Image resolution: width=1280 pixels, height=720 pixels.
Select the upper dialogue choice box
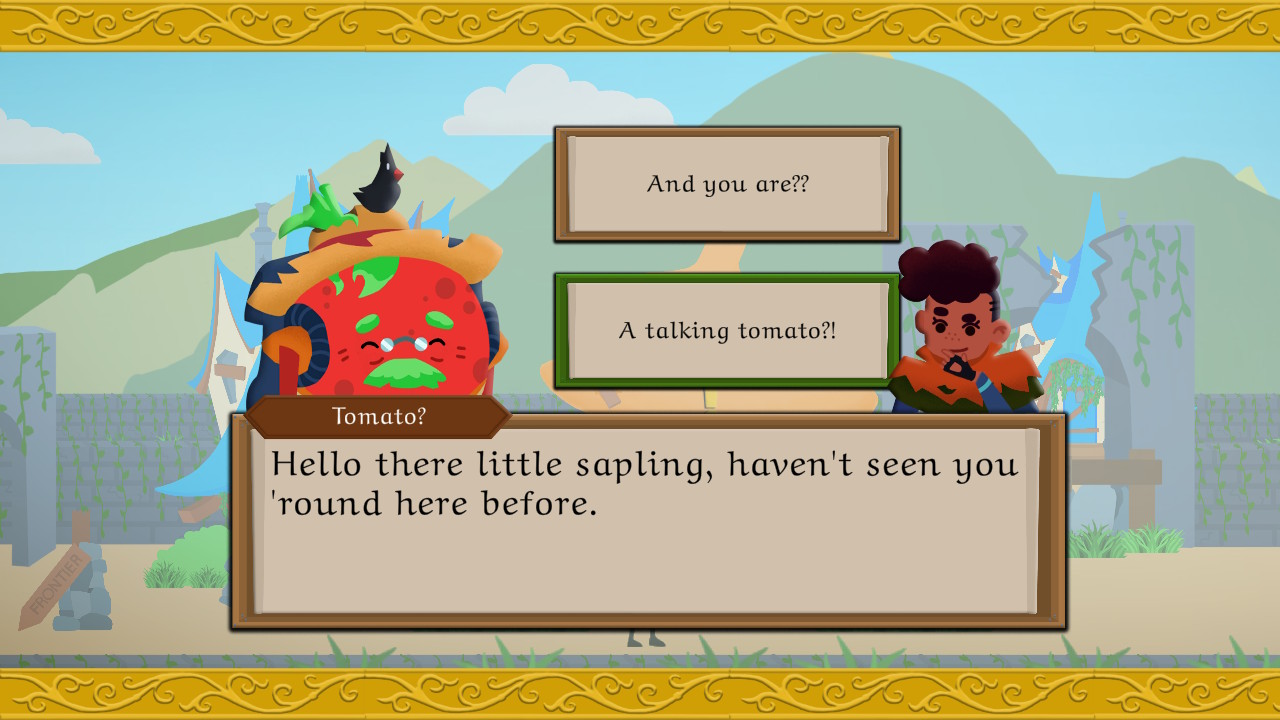(x=726, y=185)
